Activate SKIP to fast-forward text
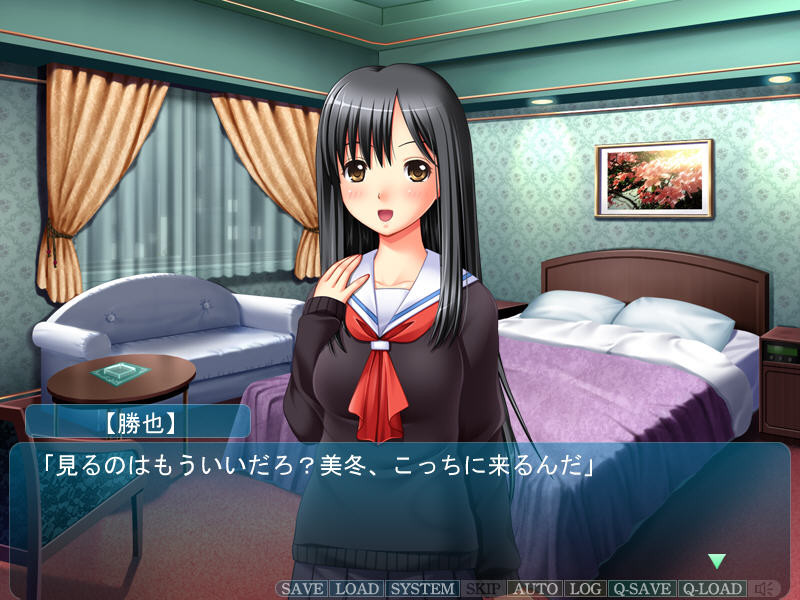The image size is (800, 600). 484,589
